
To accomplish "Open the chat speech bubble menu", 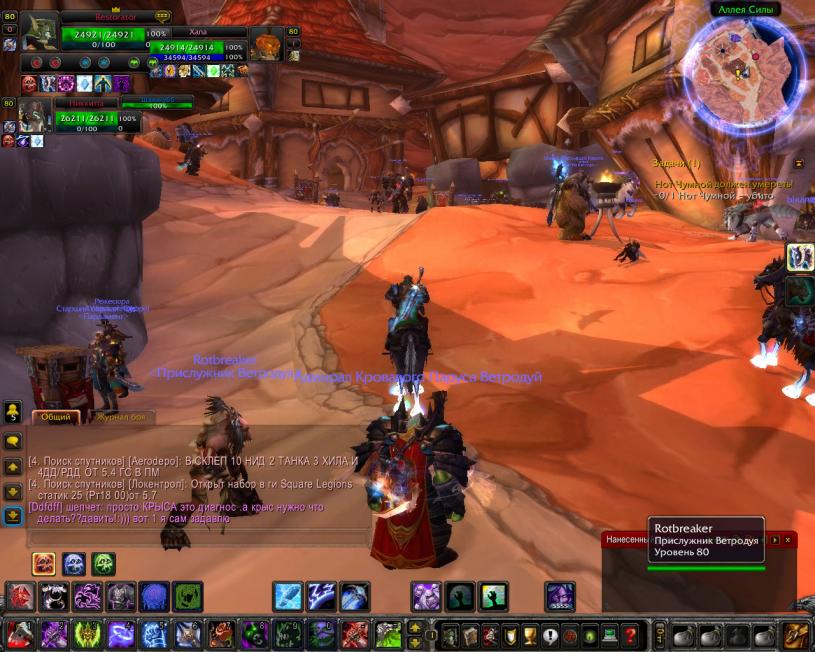I will click(13, 440).
